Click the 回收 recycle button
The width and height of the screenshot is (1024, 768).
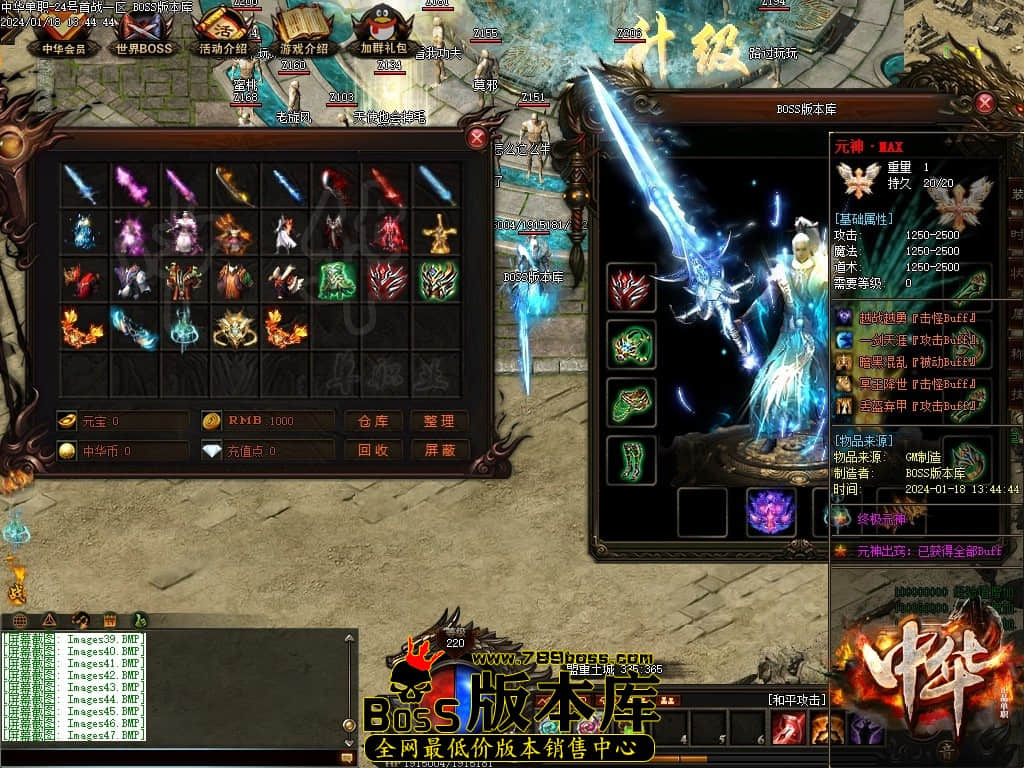pos(373,451)
